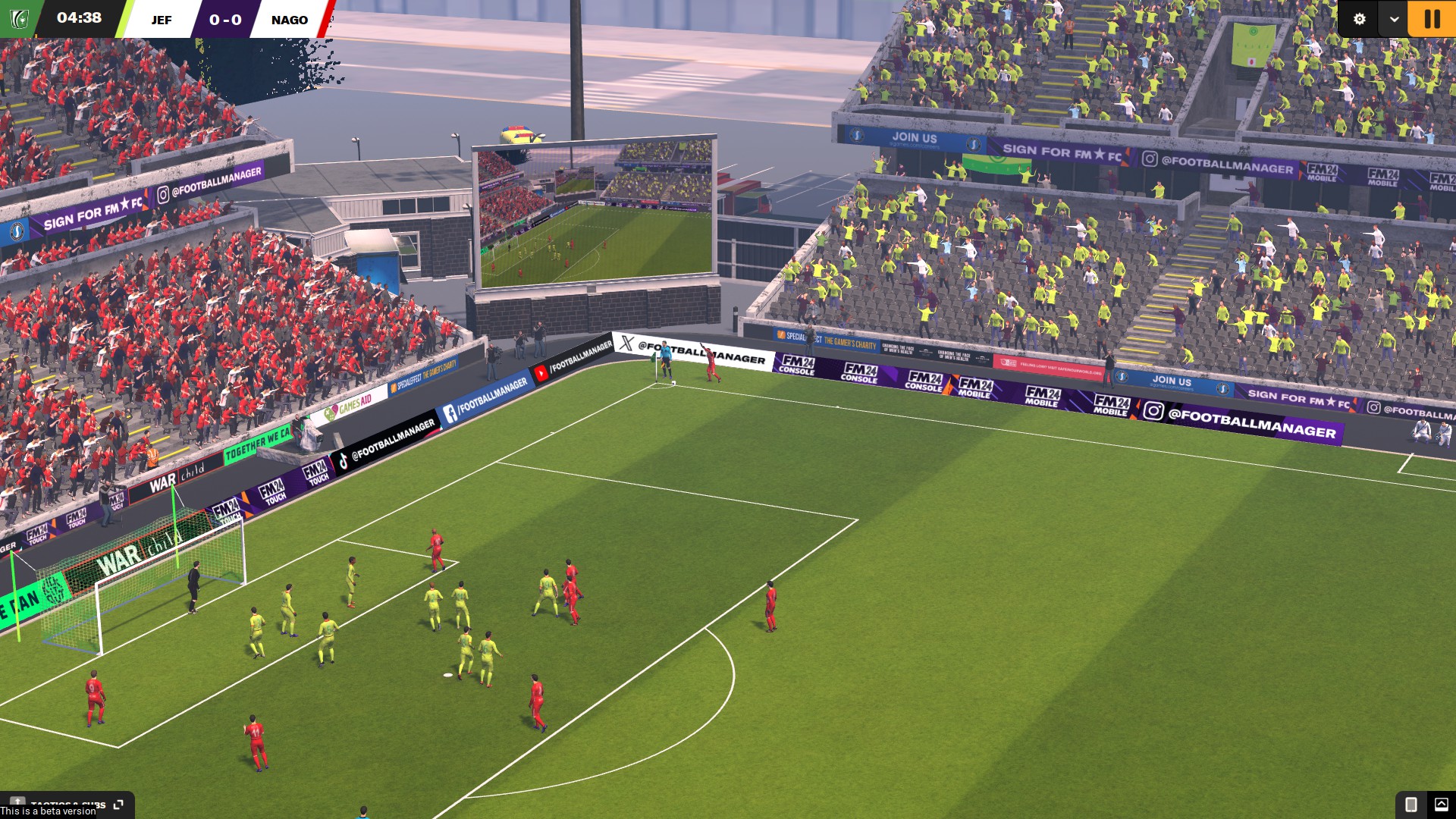The width and height of the screenshot is (1456, 819).
Task: Click the tablet icon
Action: pyautogui.click(x=1410, y=804)
